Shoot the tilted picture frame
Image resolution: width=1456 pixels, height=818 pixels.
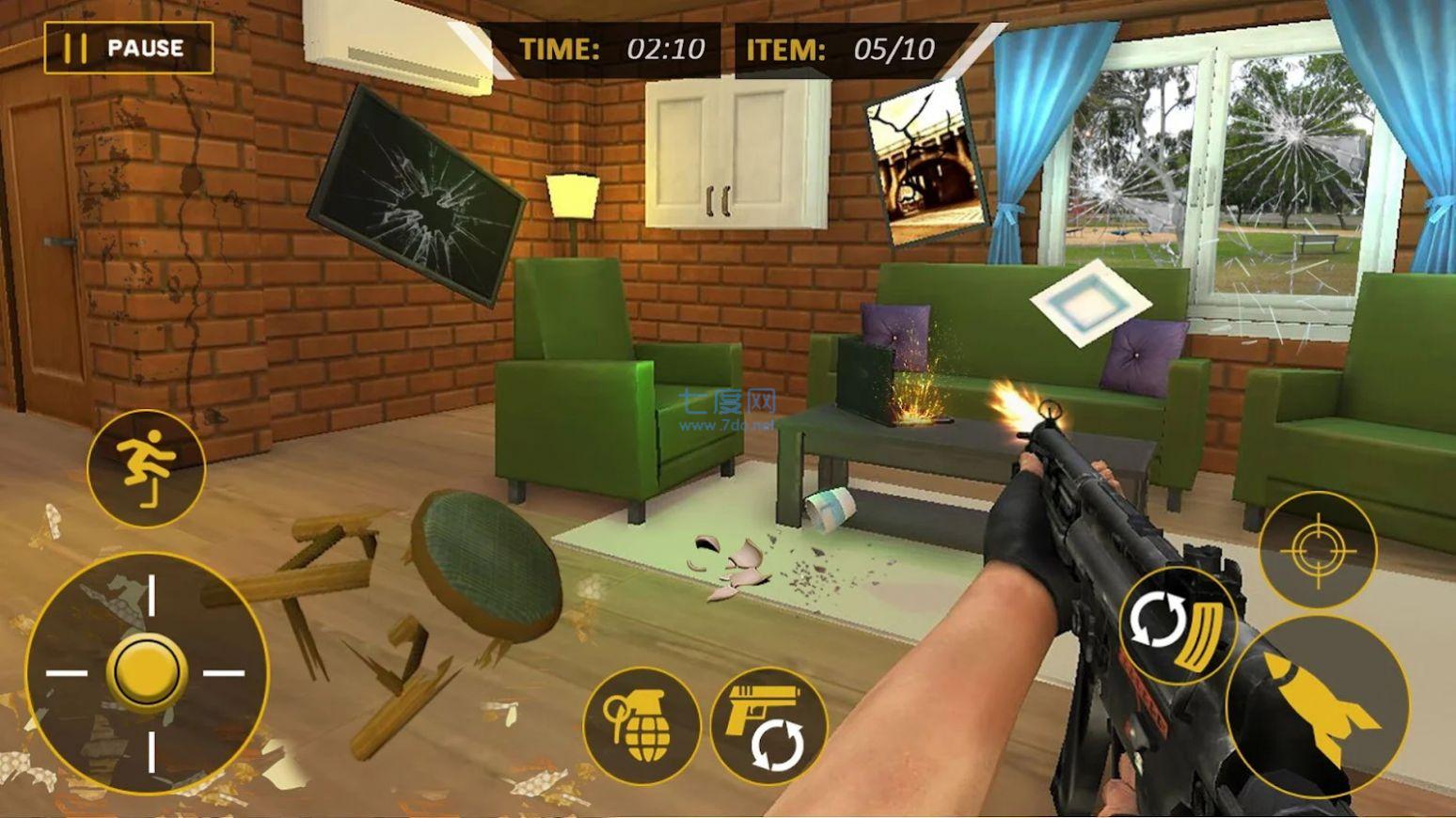(x=925, y=165)
